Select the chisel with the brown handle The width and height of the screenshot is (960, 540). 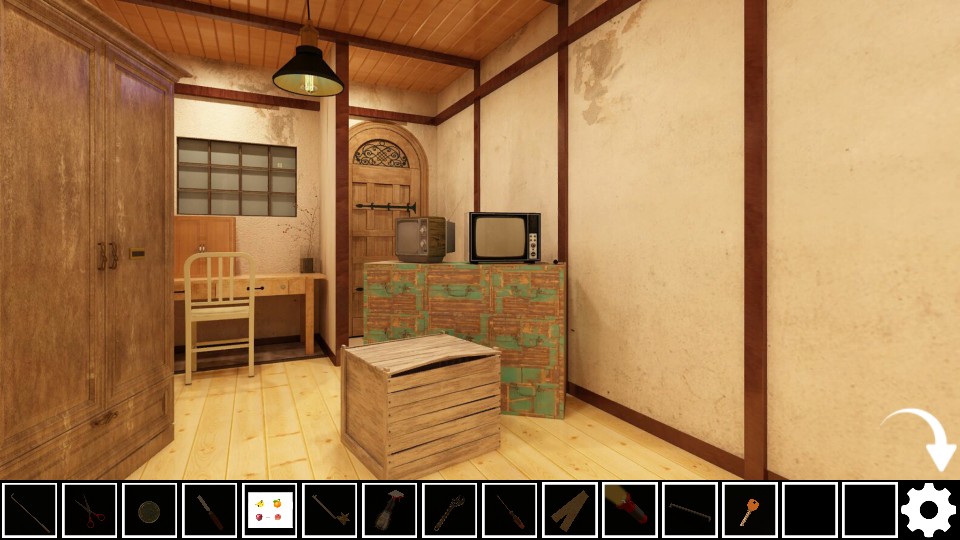[210, 510]
